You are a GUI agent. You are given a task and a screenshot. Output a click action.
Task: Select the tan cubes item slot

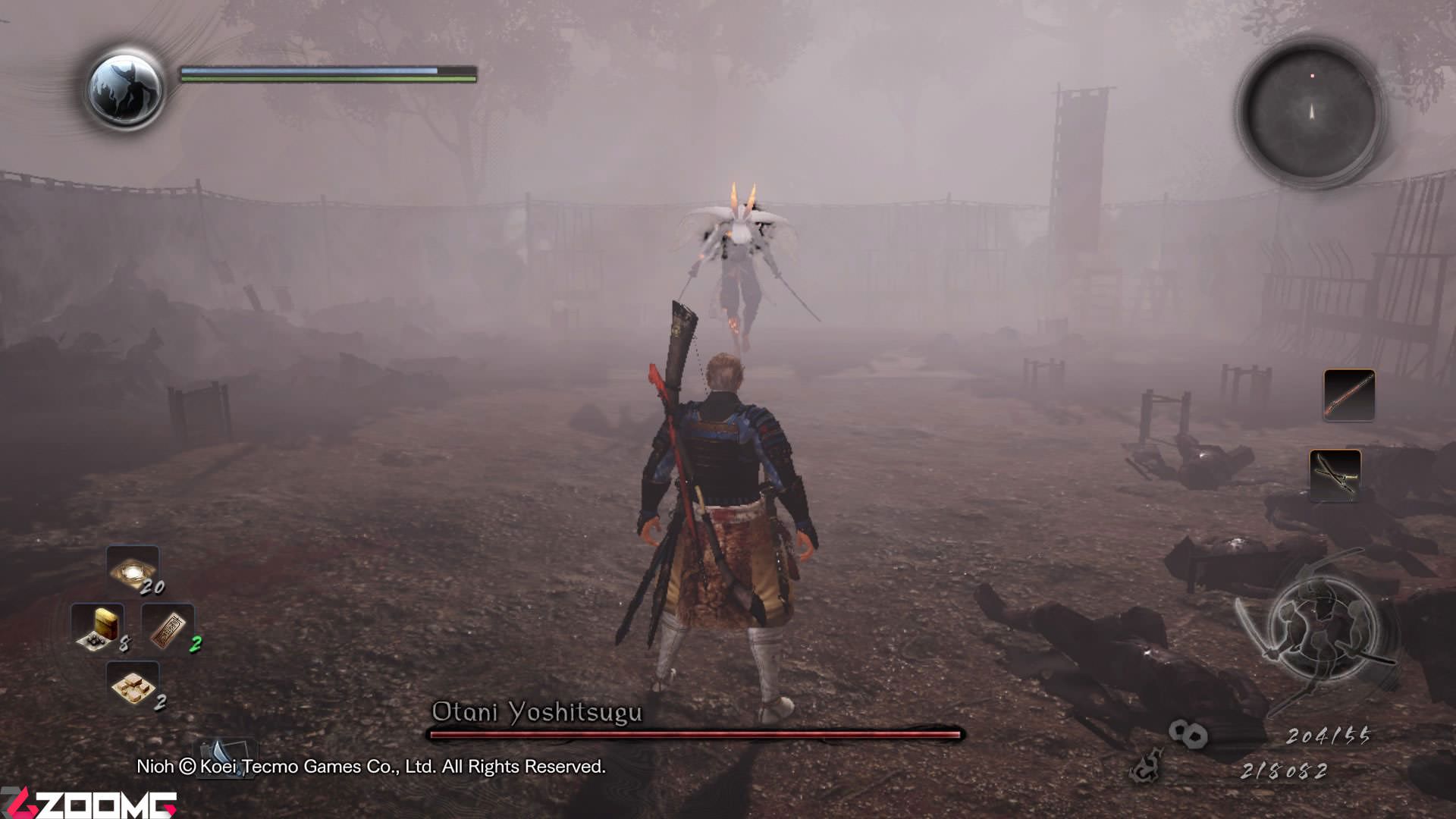click(x=133, y=686)
